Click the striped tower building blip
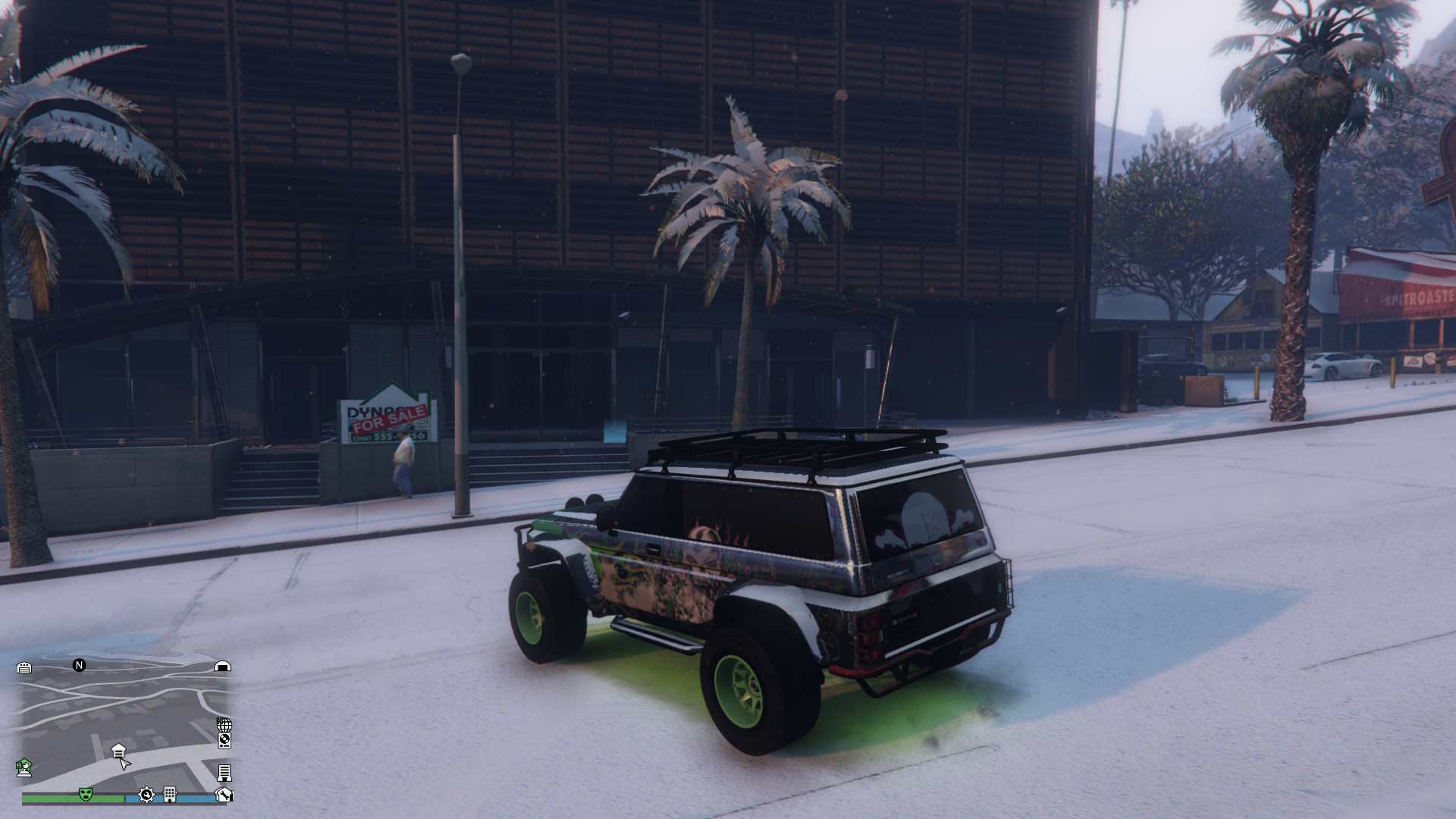 pos(224,773)
